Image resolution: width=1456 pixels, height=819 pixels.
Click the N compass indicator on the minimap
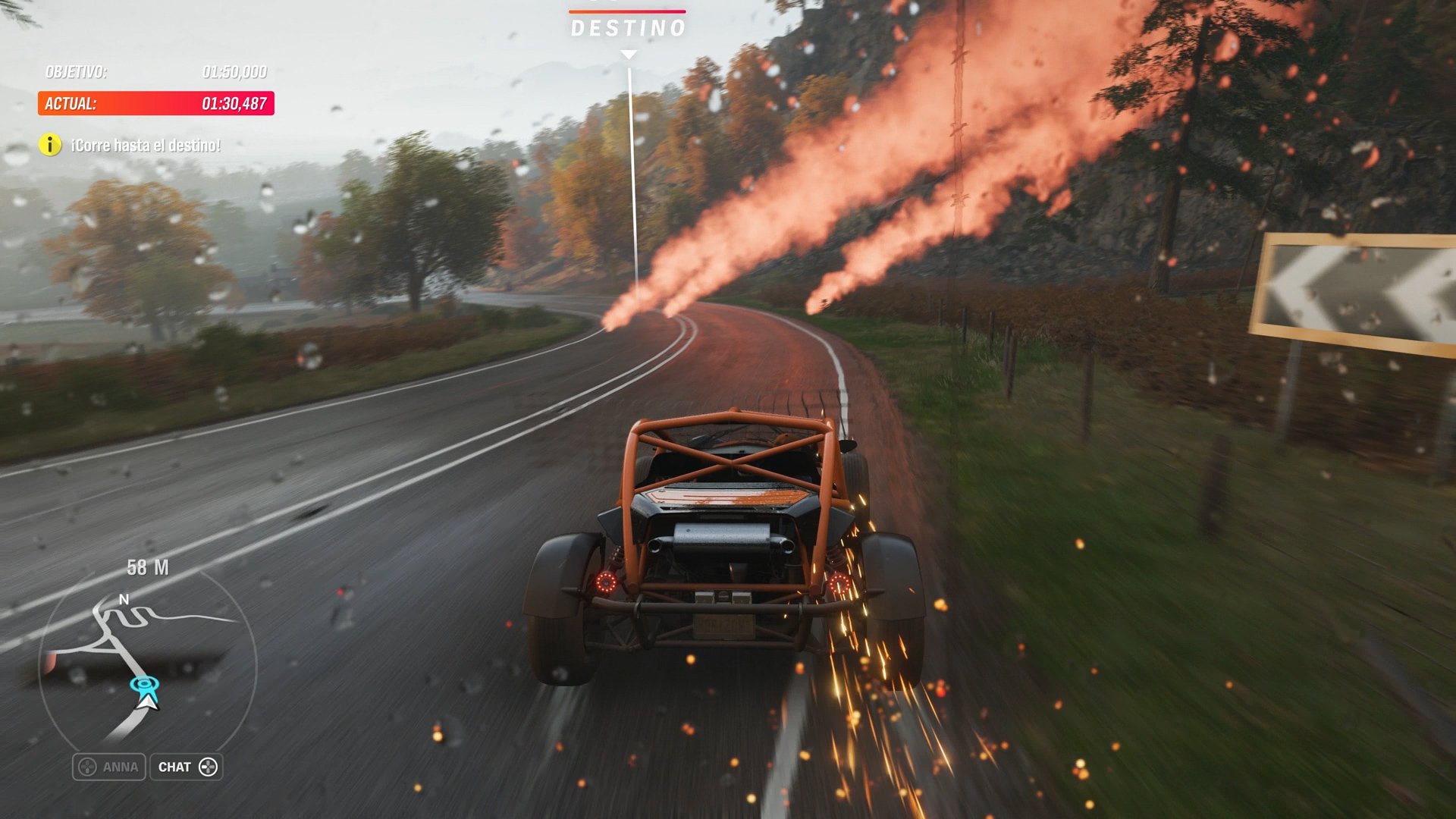click(124, 599)
